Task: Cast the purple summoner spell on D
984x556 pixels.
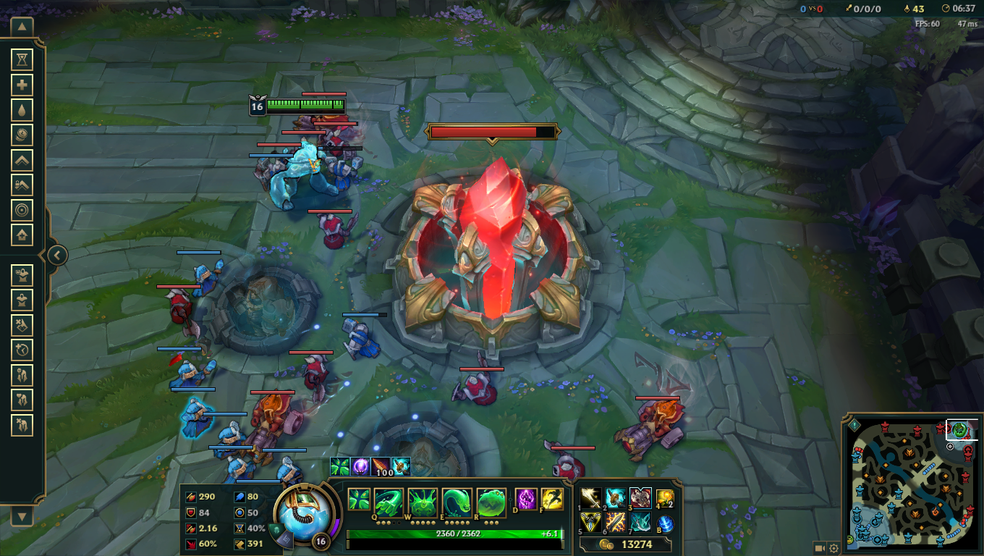Action: 526,499
